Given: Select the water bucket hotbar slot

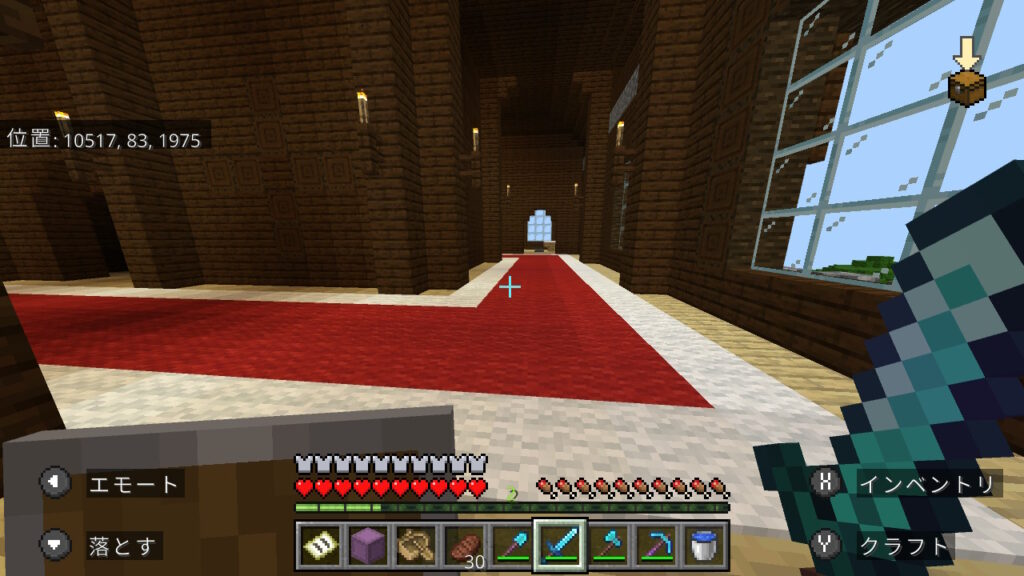Looking at the screenshot, I should pos(702,545).
